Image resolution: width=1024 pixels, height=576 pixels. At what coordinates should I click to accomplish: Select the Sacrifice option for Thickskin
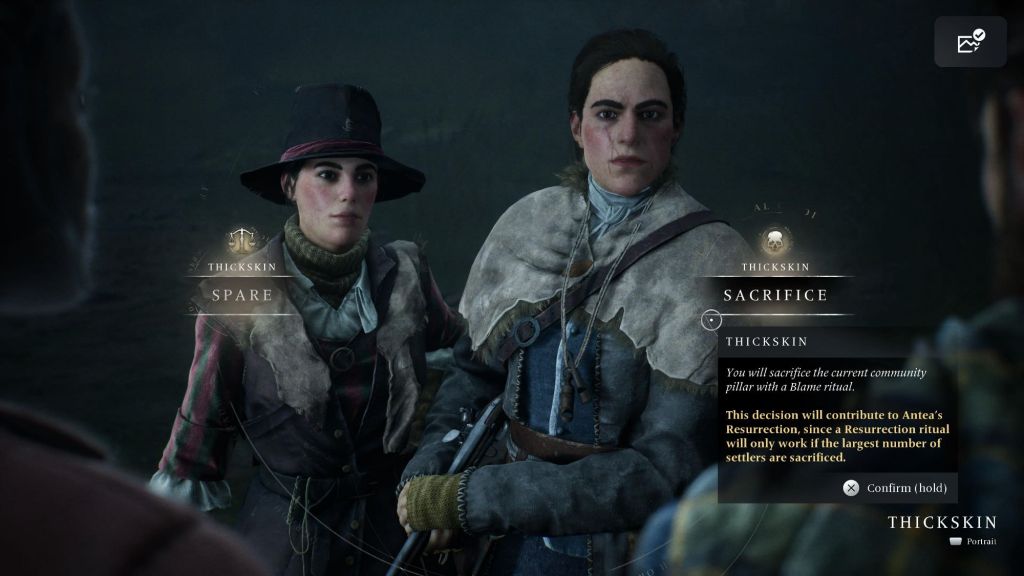[x=776, y=295]
